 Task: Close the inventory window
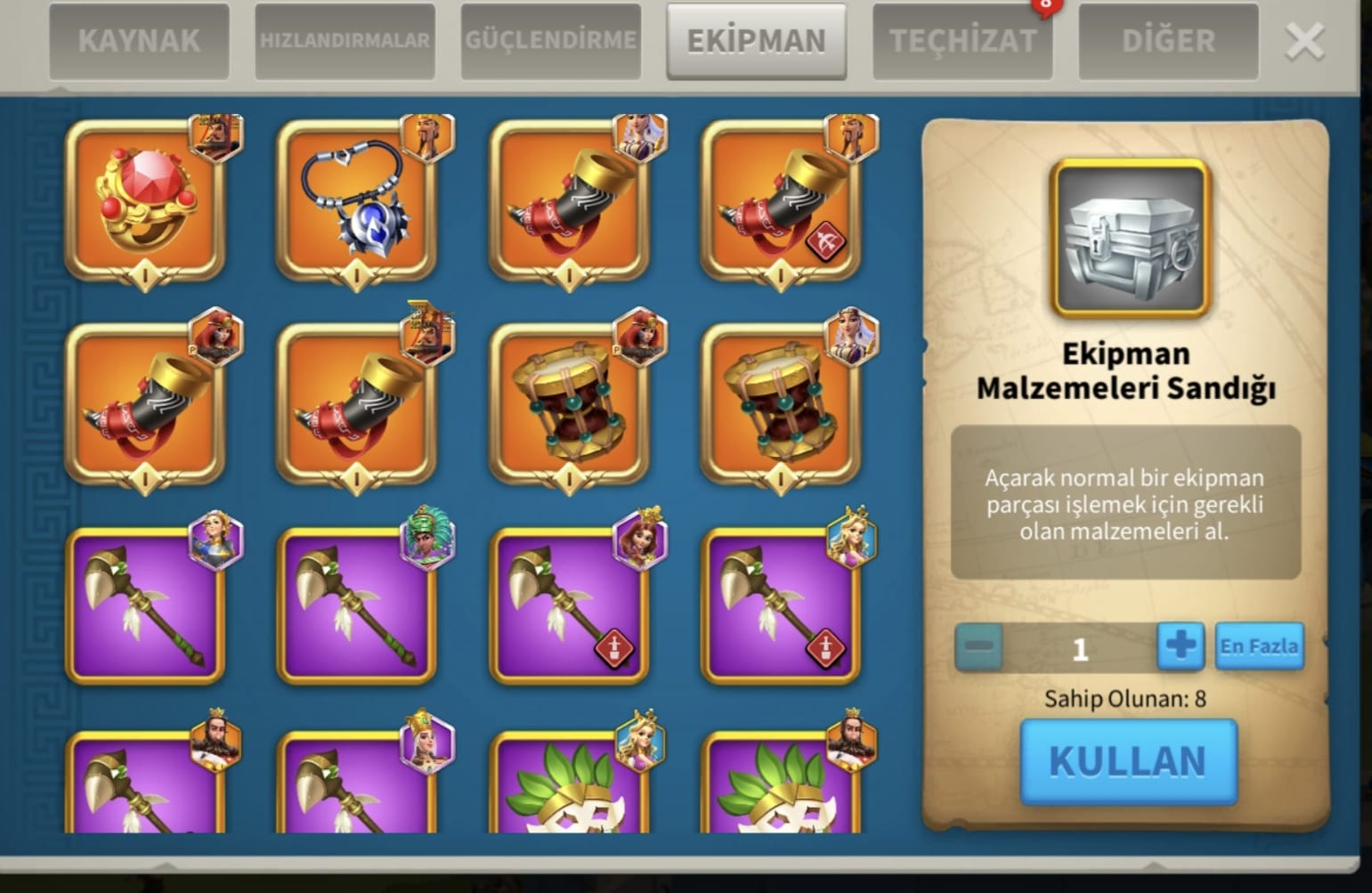1304,41
